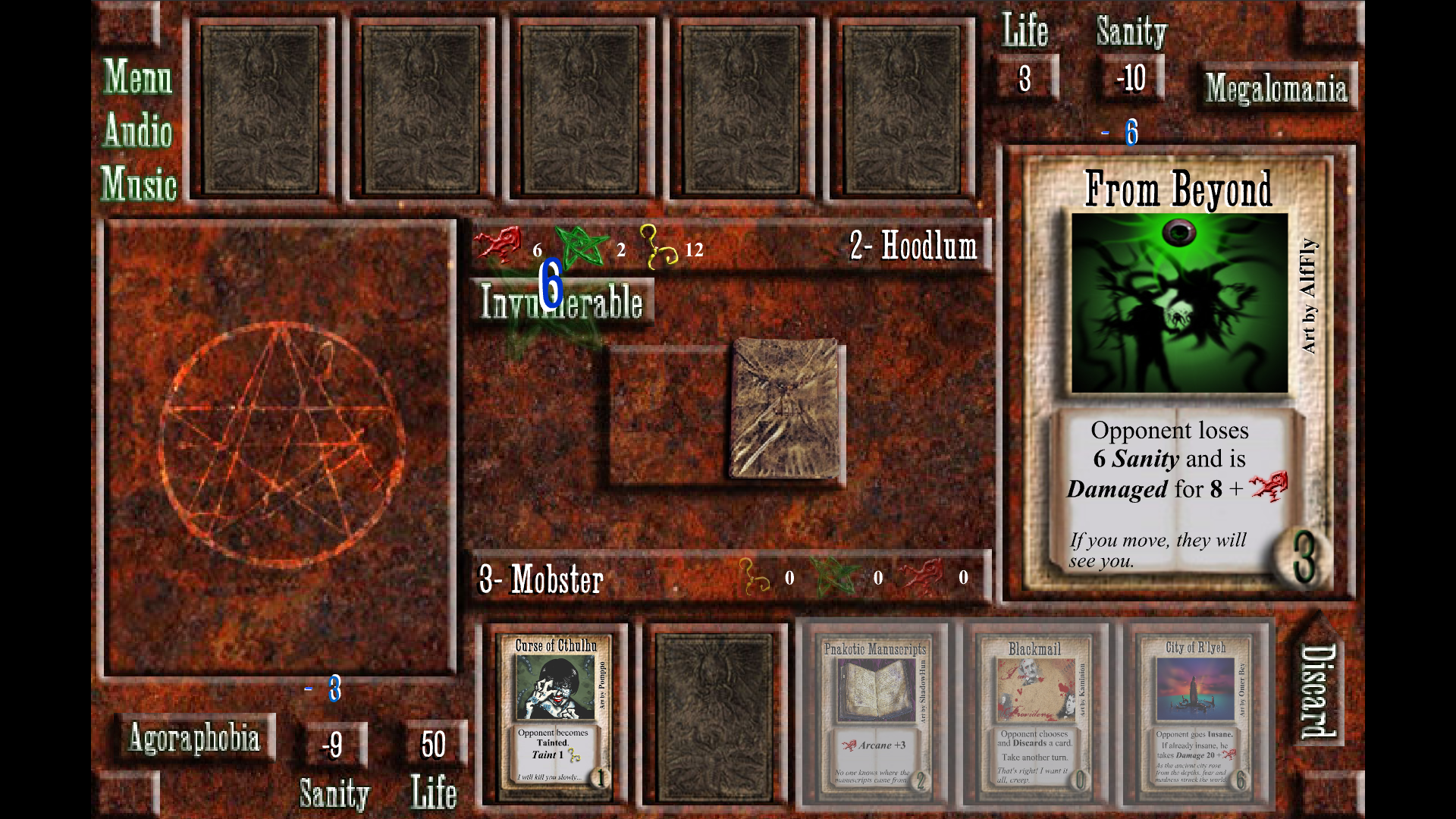The image size is (1456, 819).
Task: Toggle the Music setting
Action: pyautogui.click(x=139, y=184)
